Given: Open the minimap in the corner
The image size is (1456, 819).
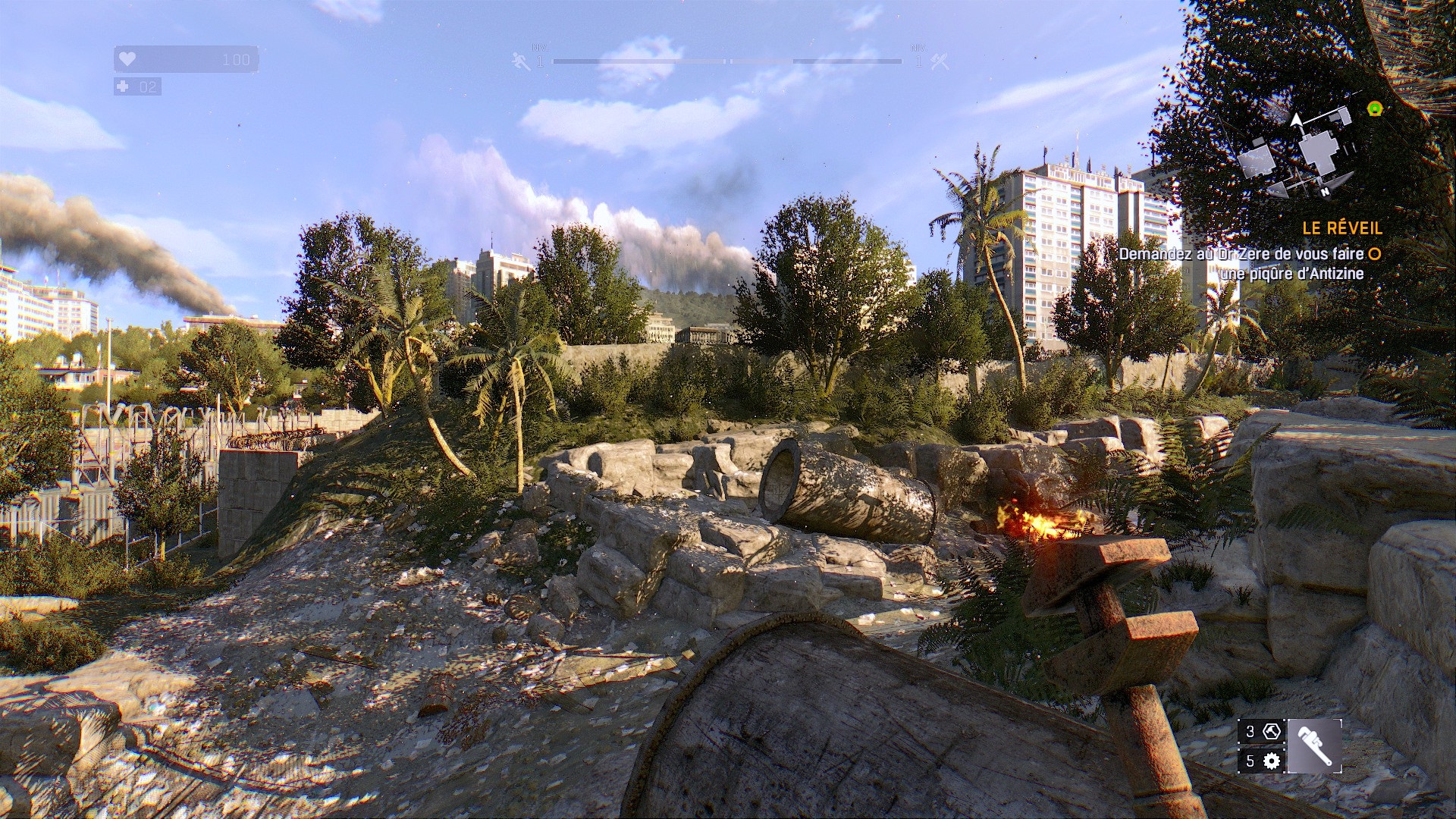Looking at the screenshot, I should (1298, 152).
